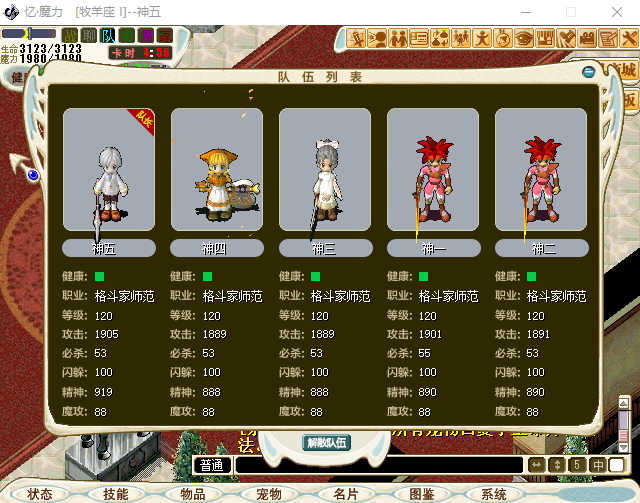Open the 名片 name card tab
The width and height of the screenshot is (640, 503).
[x=345, y=494]
